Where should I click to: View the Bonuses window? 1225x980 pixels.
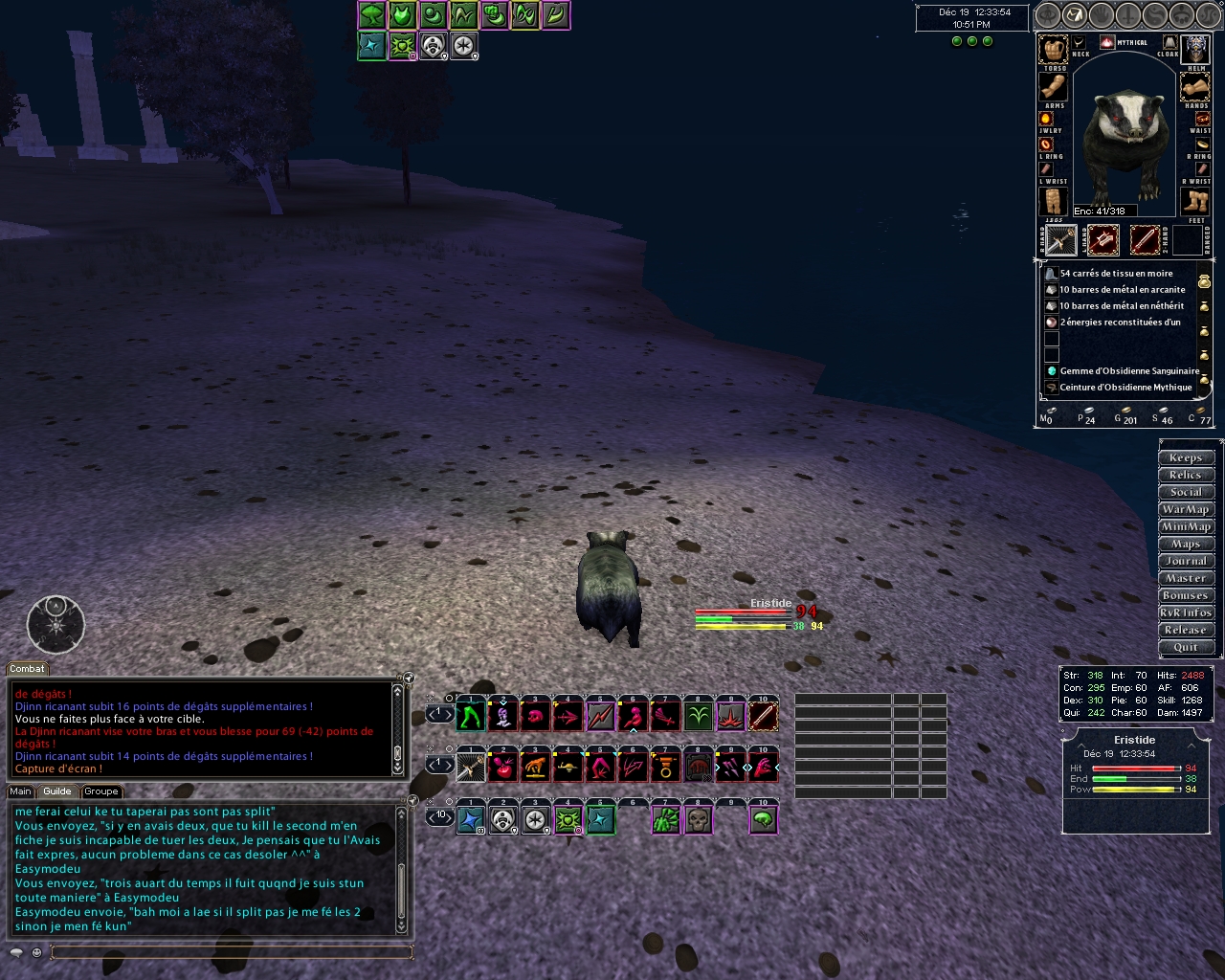[1186, 595]
